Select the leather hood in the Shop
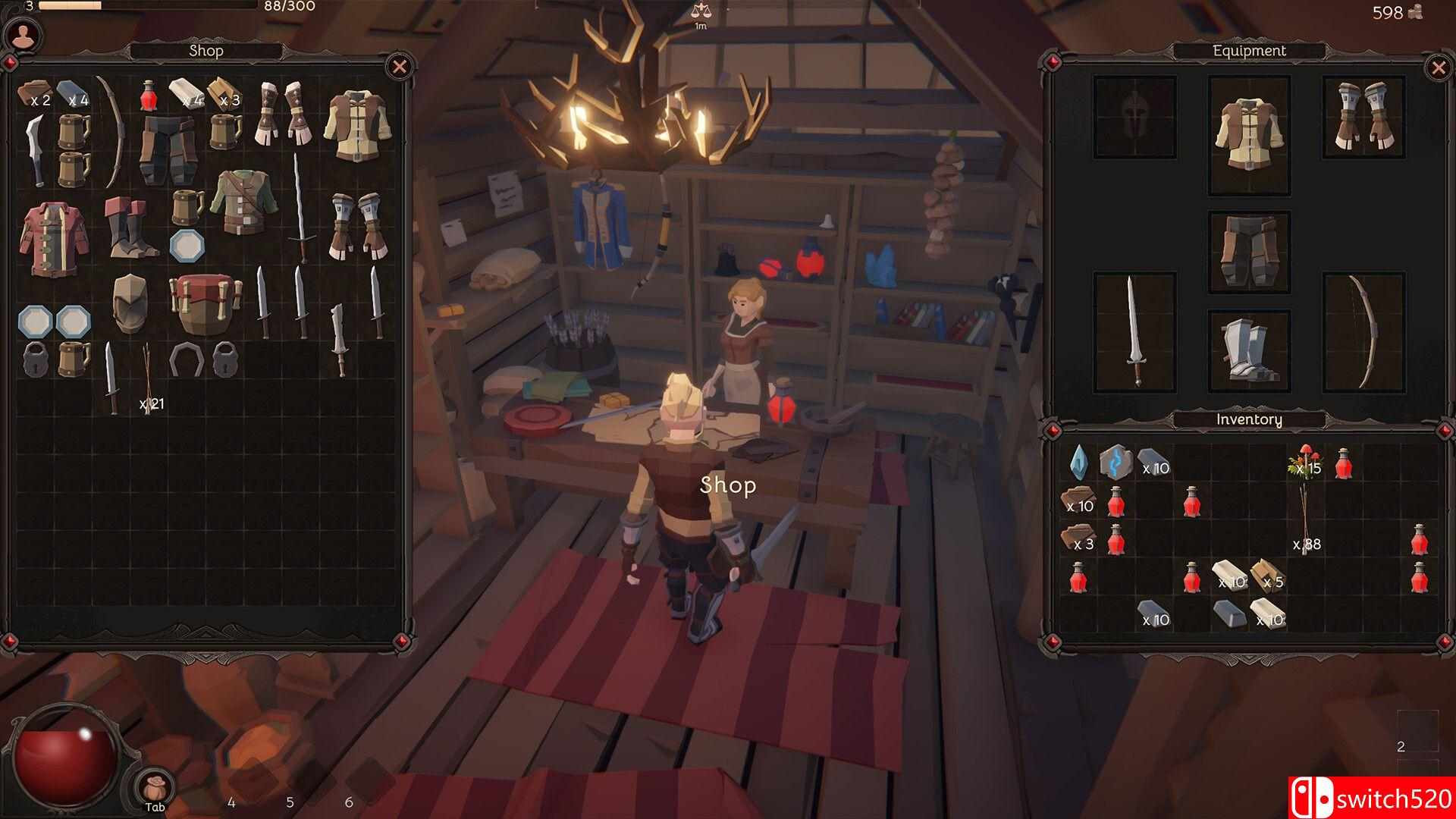Image resolution: width=1456 pixels, height=819 pixels. tap(130, 303)
